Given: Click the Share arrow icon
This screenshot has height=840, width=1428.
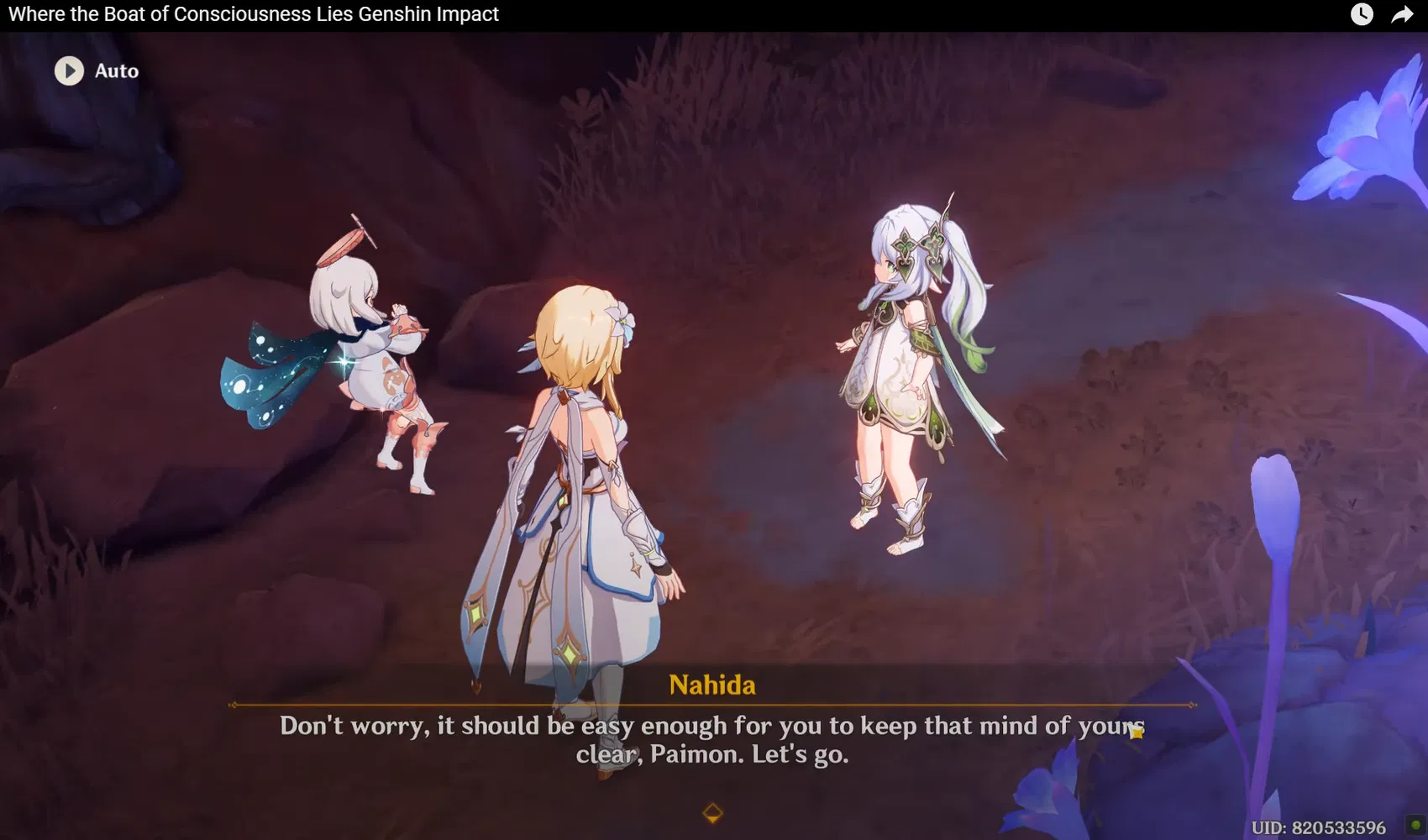Looking at the screenshot, I should 1401,14.
